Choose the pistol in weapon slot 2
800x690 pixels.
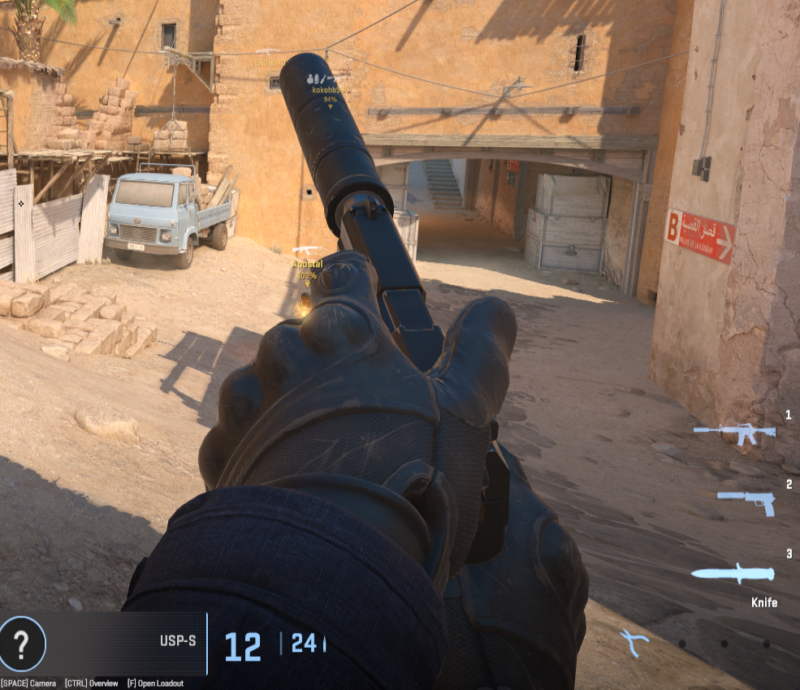point(747,502)
